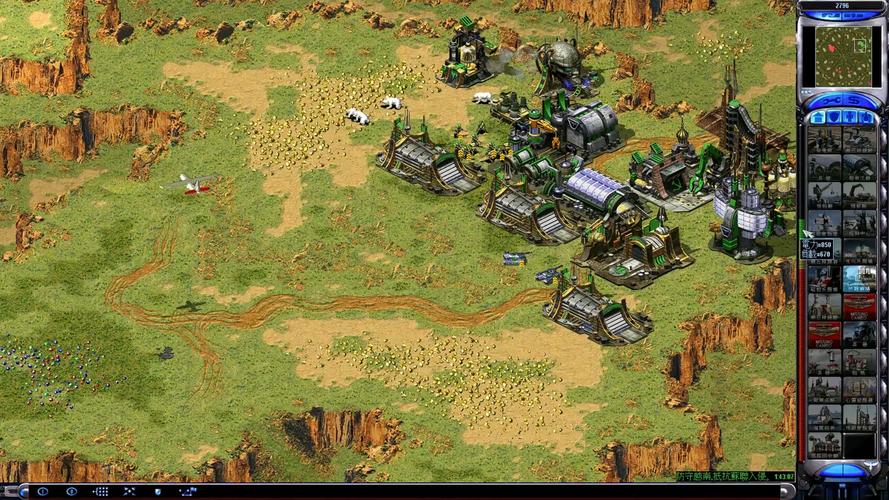Switch to the structures build tab
Viewport: 889px width, 500px height.
point(818,117)
